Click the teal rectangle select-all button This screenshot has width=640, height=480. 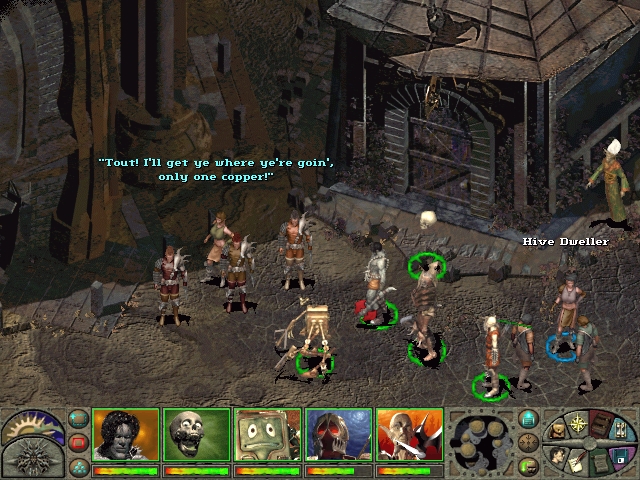pyautogui.click(x=78, y=419)
